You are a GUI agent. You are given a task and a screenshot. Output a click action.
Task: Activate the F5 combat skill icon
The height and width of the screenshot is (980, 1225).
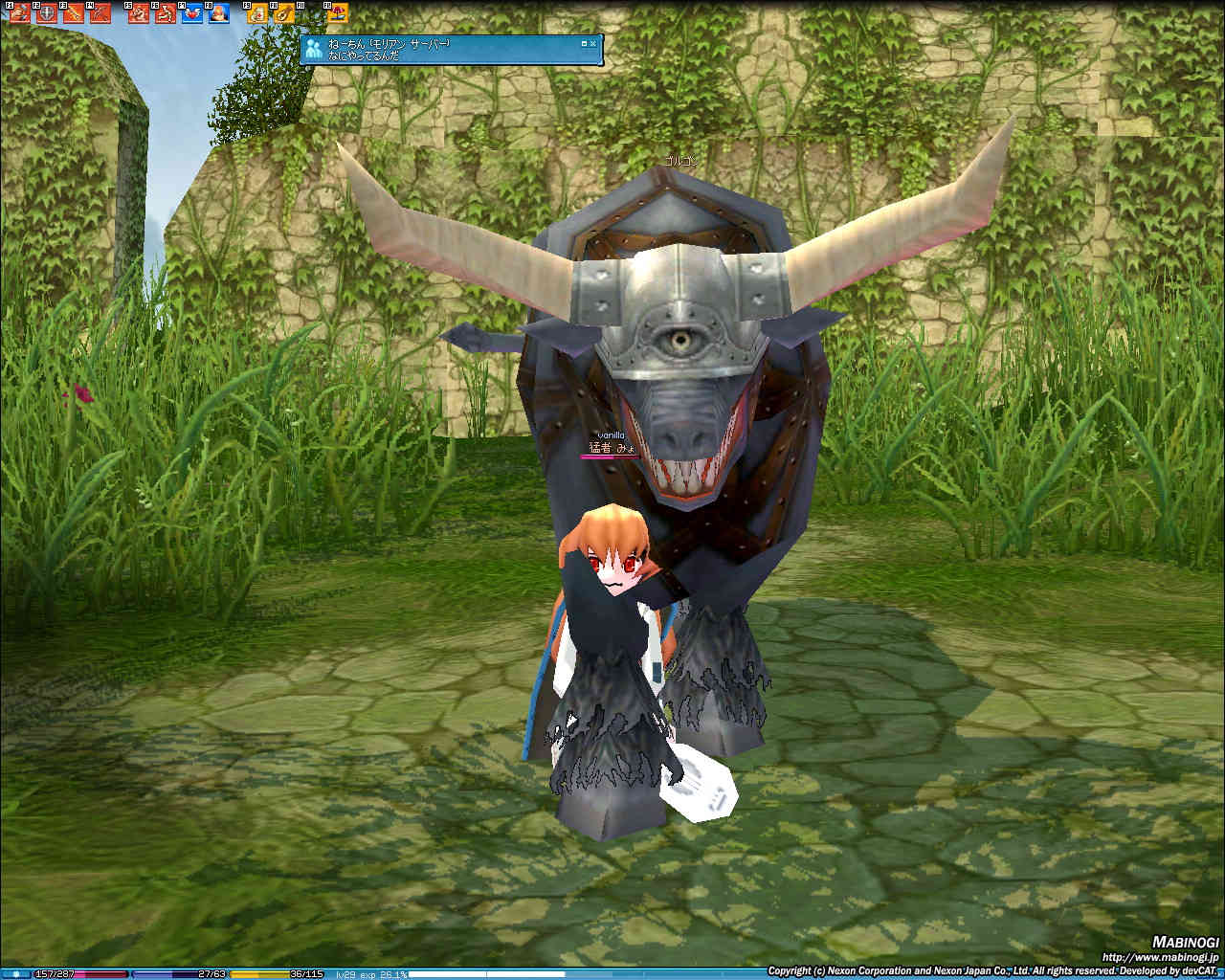(x=139, y=13)
